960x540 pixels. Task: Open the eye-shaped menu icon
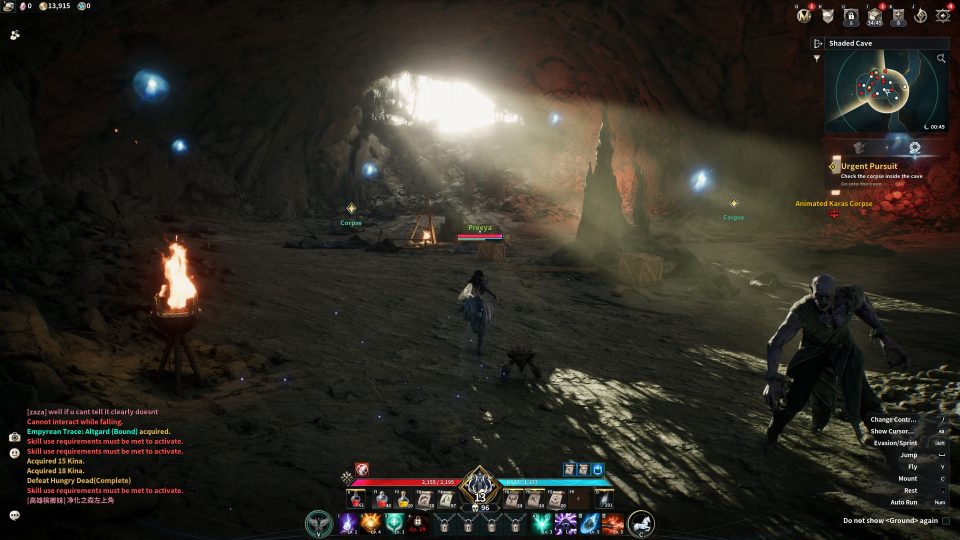click(943, 15)
